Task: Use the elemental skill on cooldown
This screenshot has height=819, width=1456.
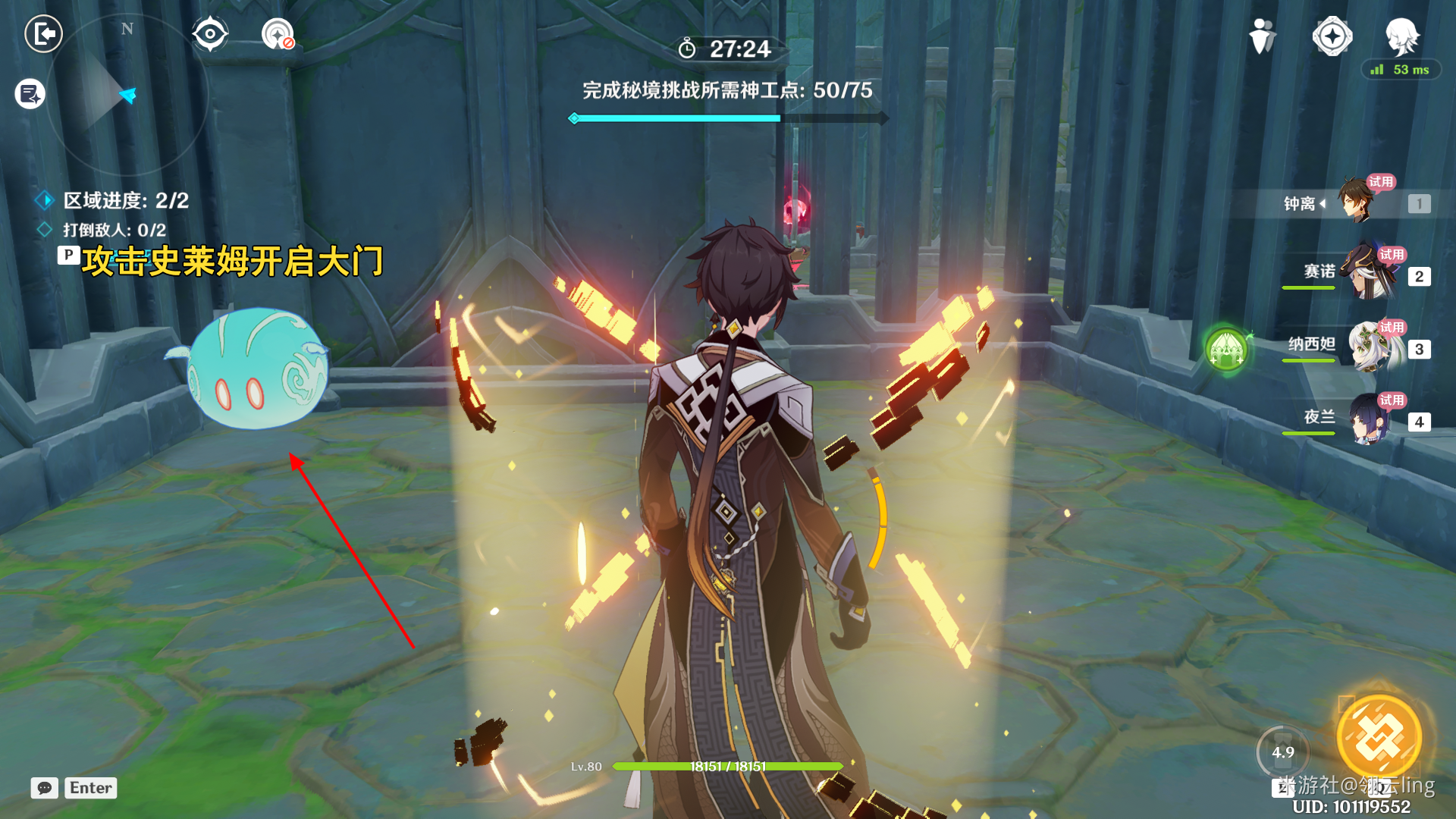Action: pos(1282,752)
